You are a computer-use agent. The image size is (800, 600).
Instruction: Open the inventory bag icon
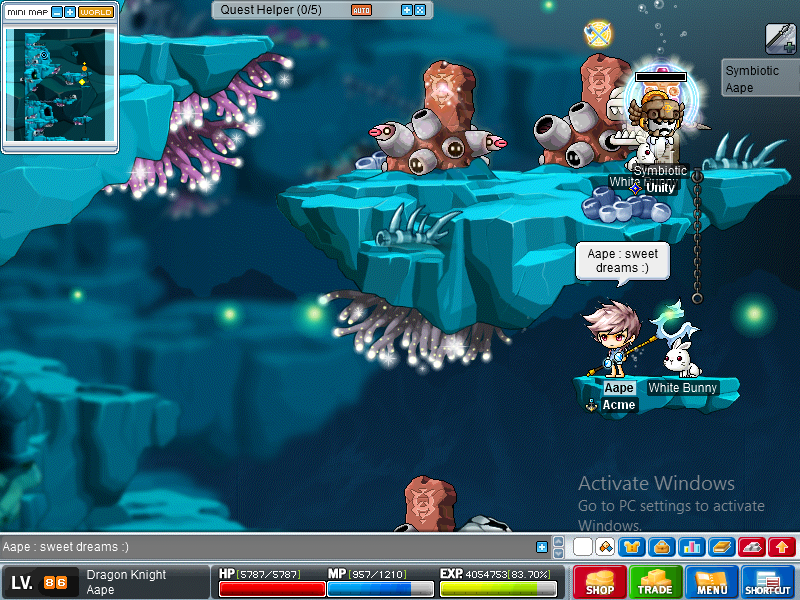[660, 547]
